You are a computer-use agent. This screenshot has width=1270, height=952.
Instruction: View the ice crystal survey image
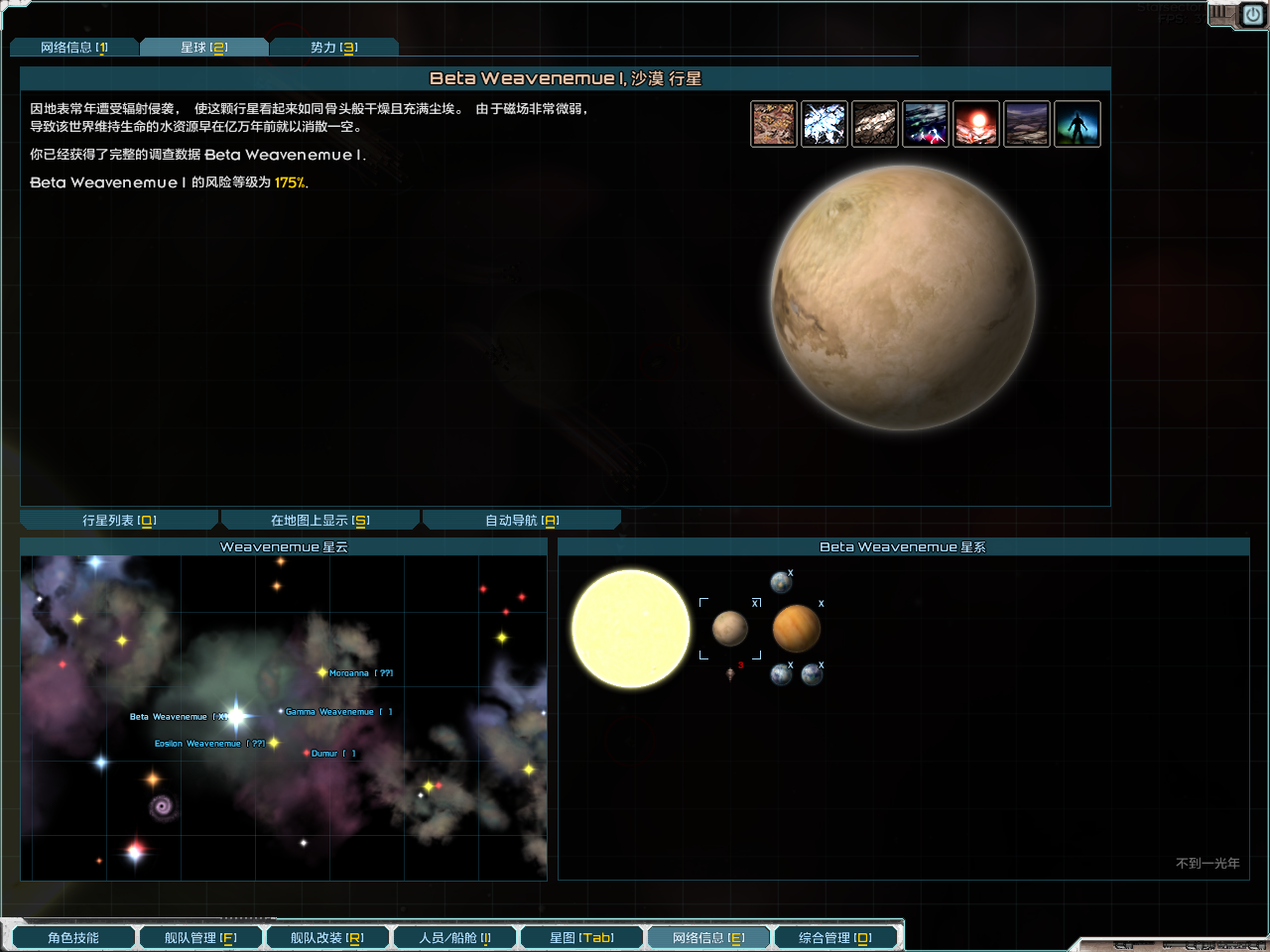tap(825, 123)
